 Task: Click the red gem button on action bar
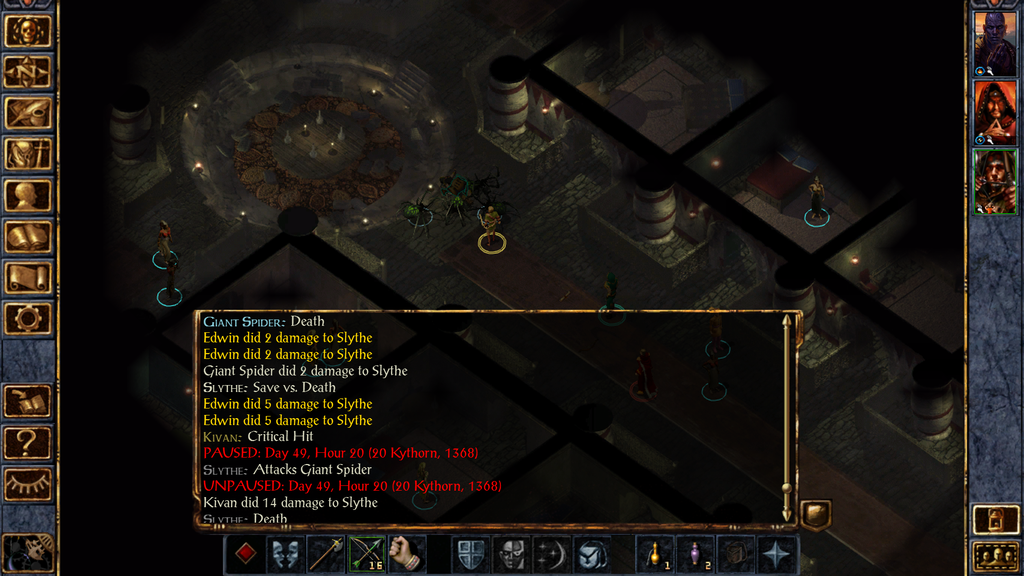pos(245,553)
